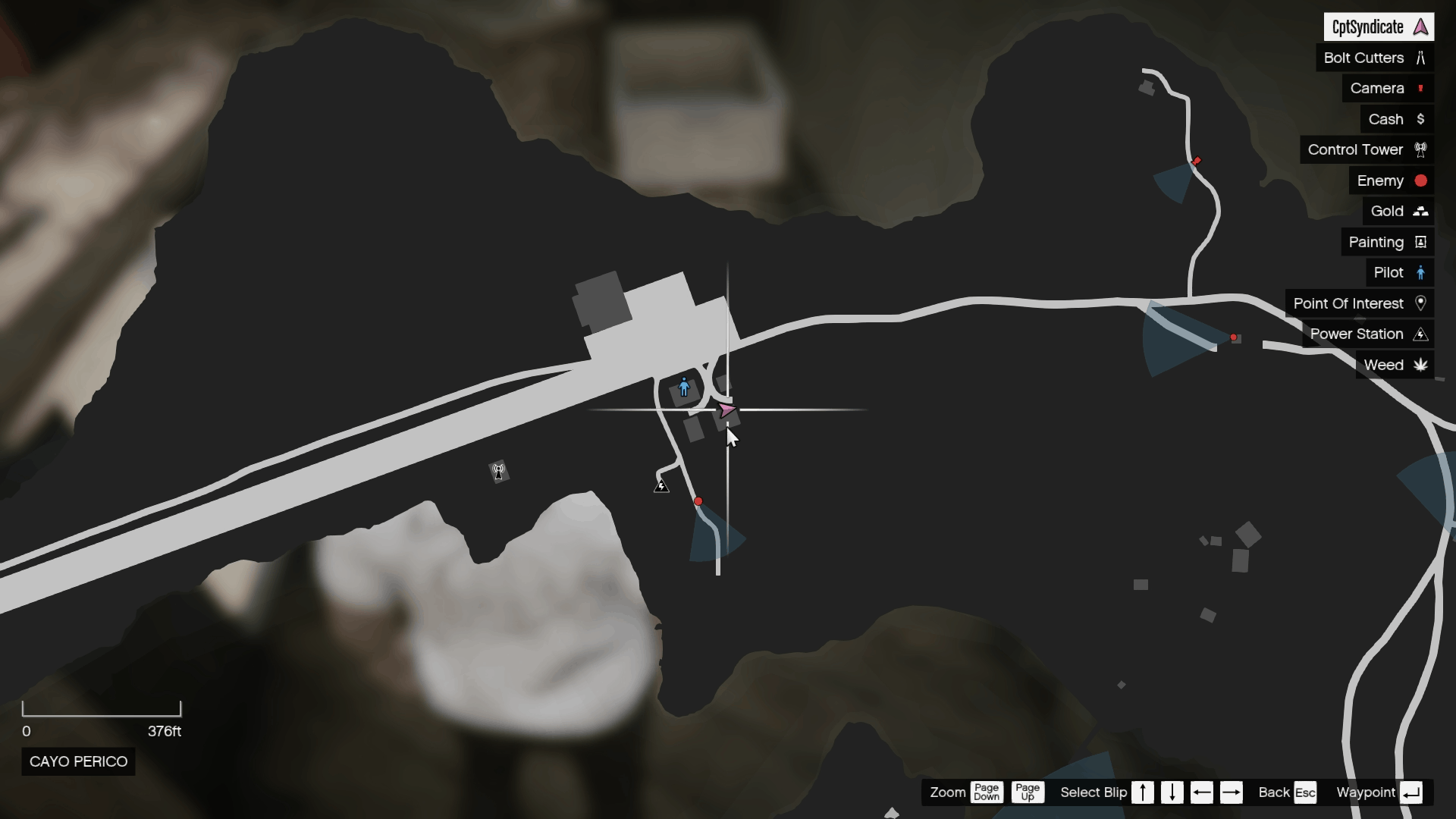Click the Gold bars blip icon
The width and height of the screenshot is (1456, 819).
(x=1420, y=211)
